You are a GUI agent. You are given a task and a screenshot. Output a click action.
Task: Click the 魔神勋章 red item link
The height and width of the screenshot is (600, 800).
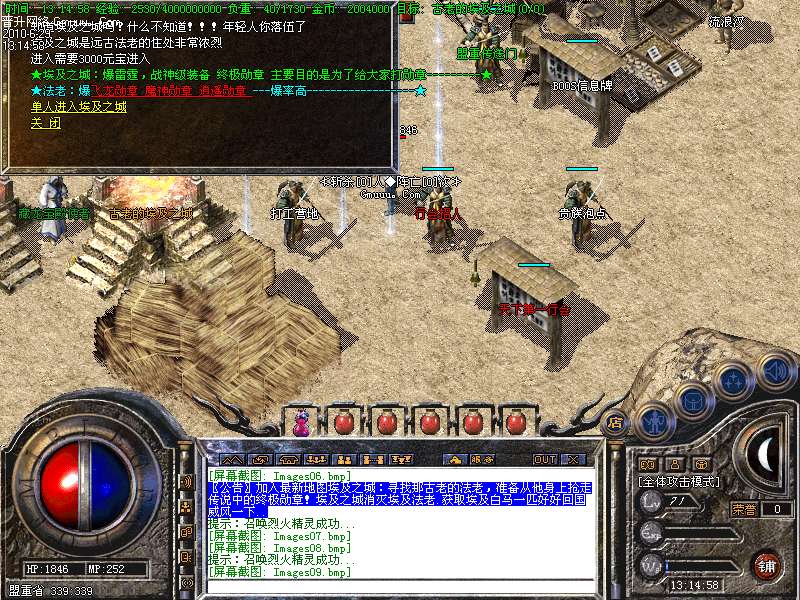[165, 91]
